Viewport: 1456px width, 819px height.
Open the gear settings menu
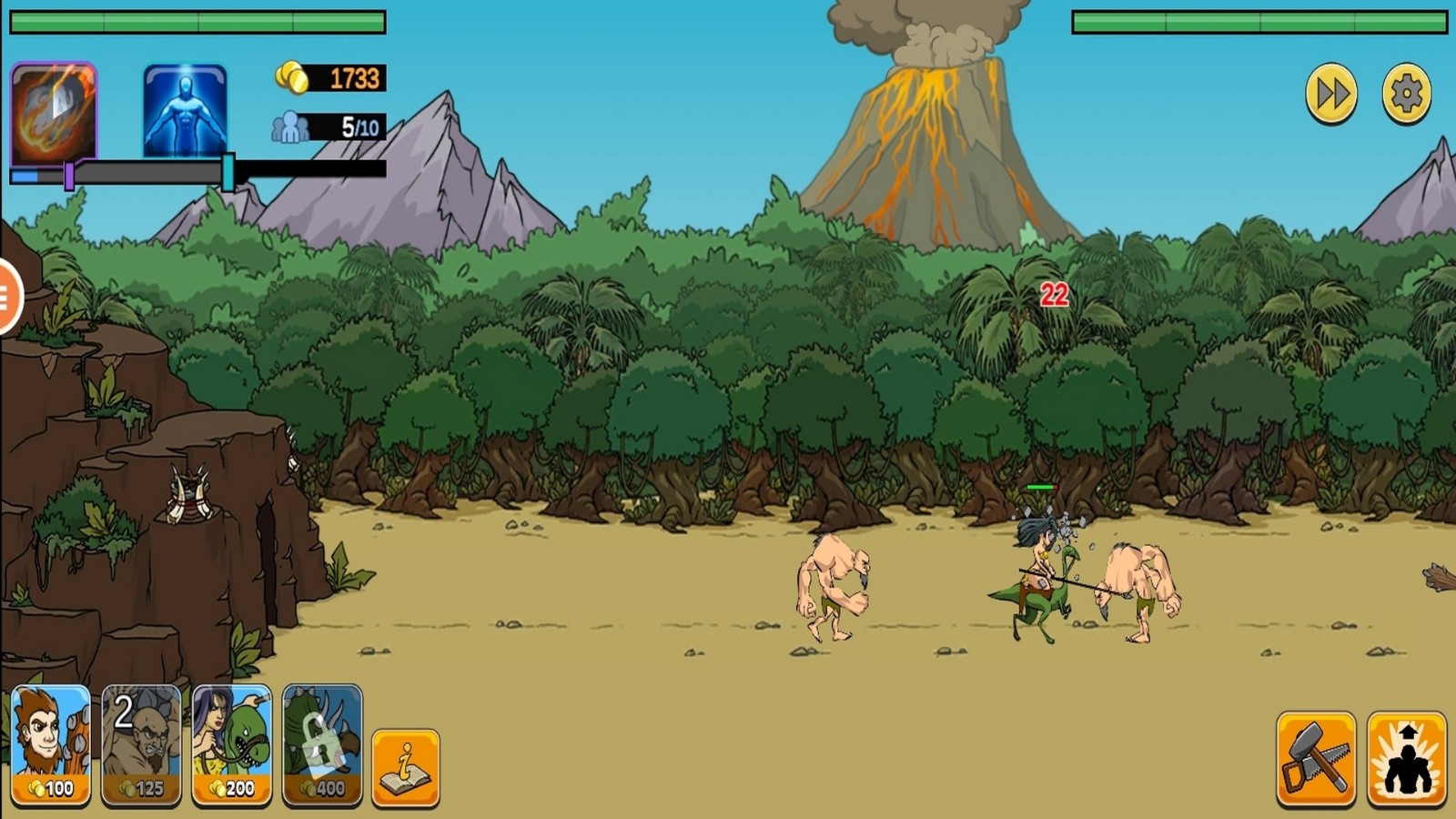(x=1406, y=94)
